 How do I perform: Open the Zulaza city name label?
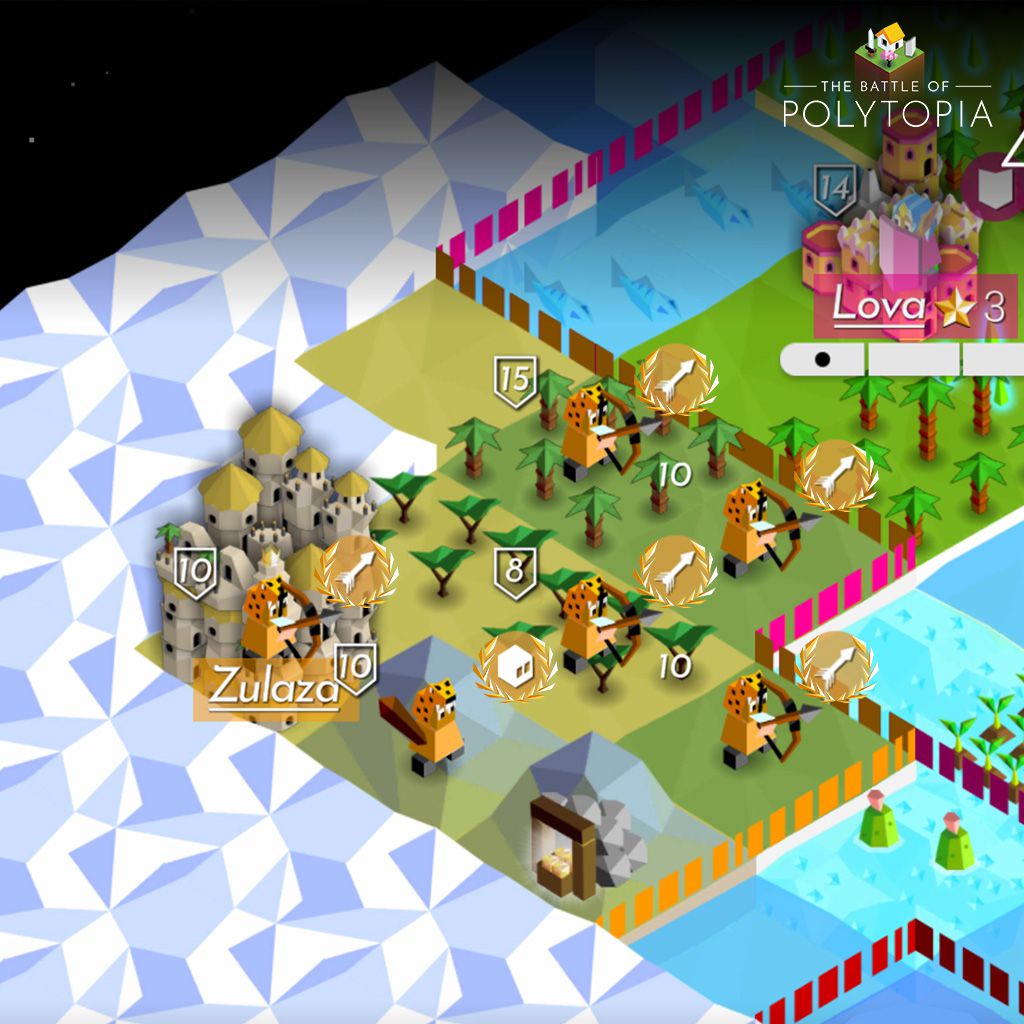click(273, 688)
